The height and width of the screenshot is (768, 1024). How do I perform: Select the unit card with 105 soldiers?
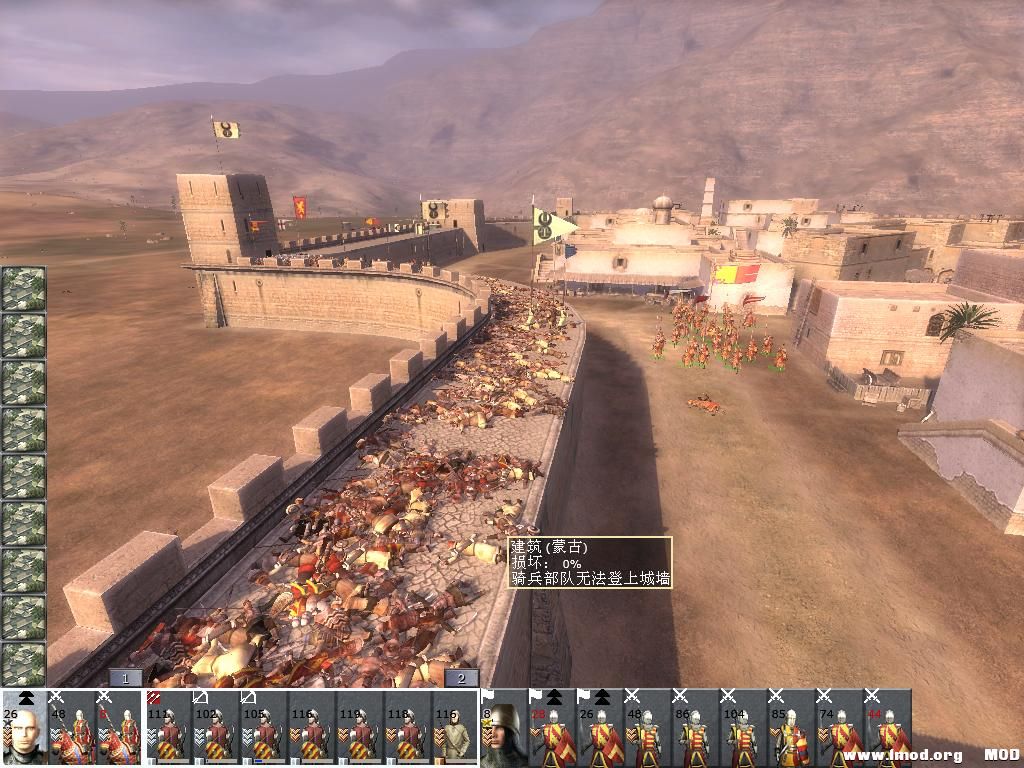[264, 727]
